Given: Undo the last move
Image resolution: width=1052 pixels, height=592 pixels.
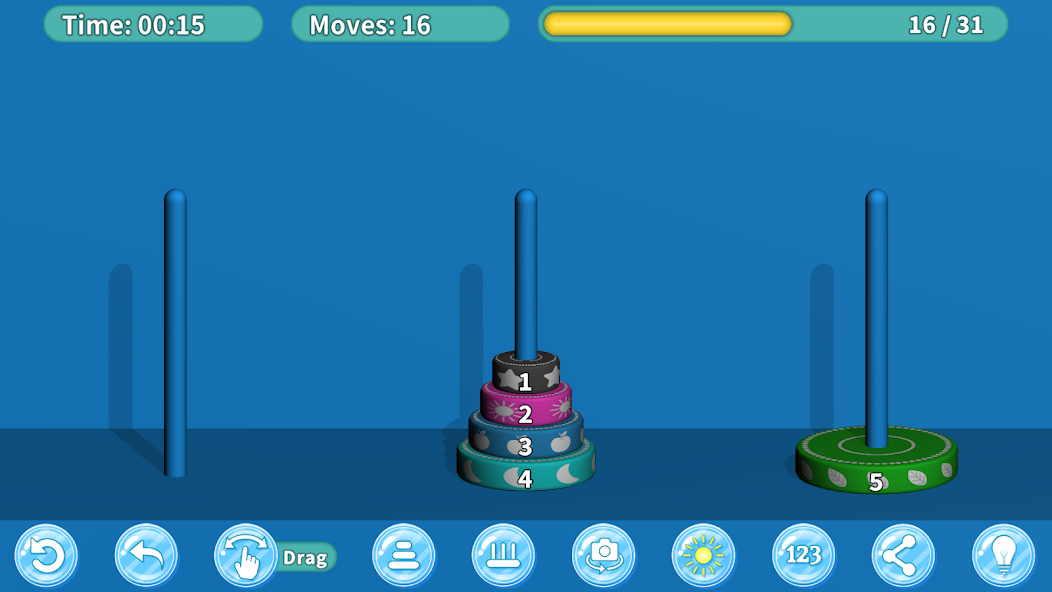Looking at the screenshot, I should 146,555.
